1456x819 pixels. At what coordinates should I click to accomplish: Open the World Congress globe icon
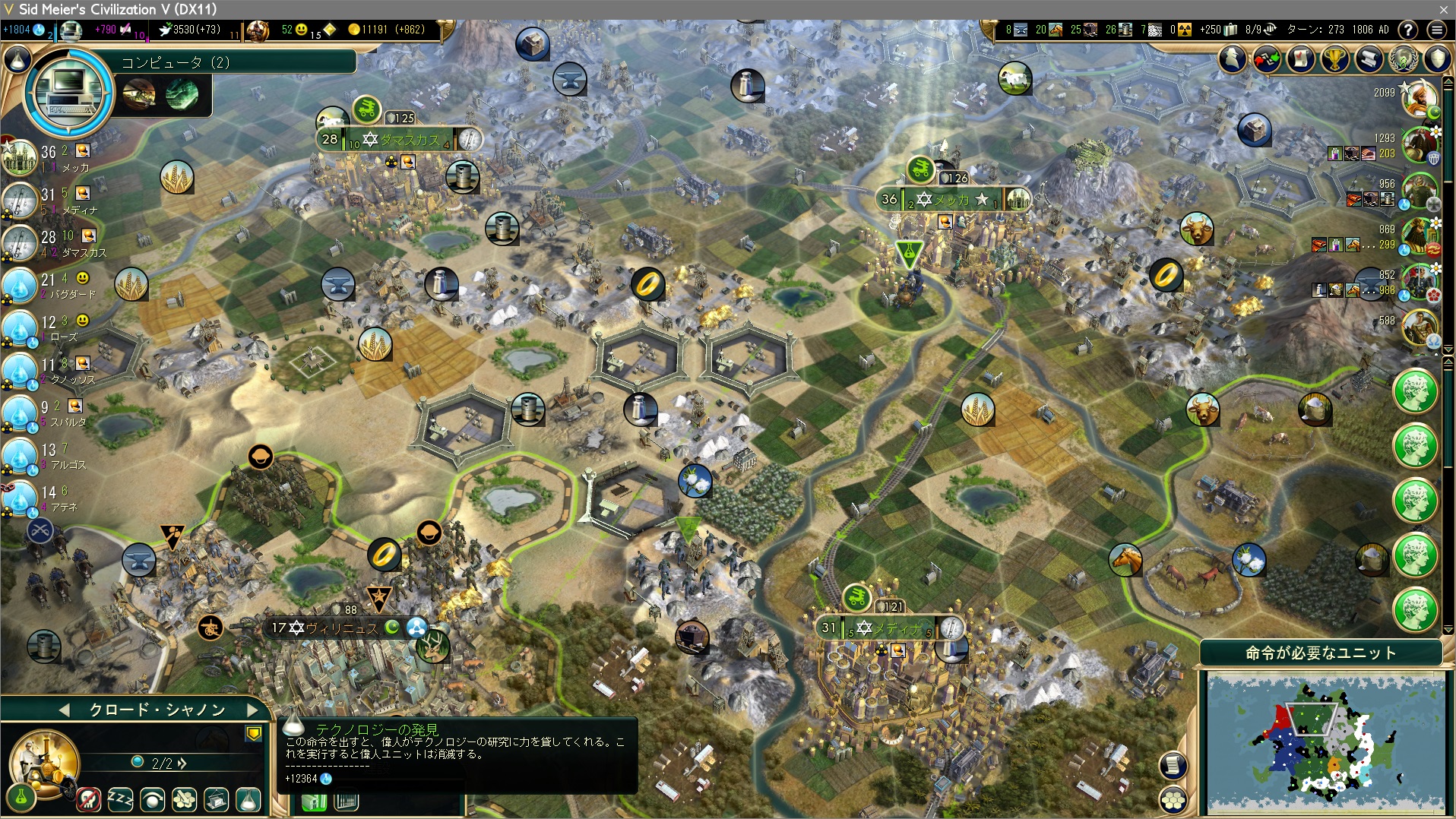[x=1404, y=59]
